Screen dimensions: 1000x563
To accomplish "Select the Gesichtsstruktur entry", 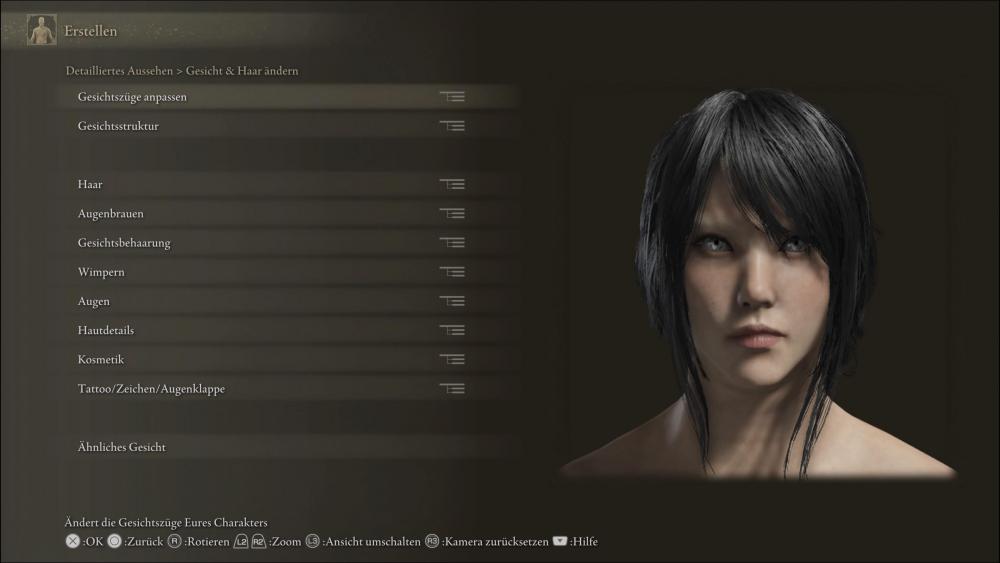I will tap(118, 126).
